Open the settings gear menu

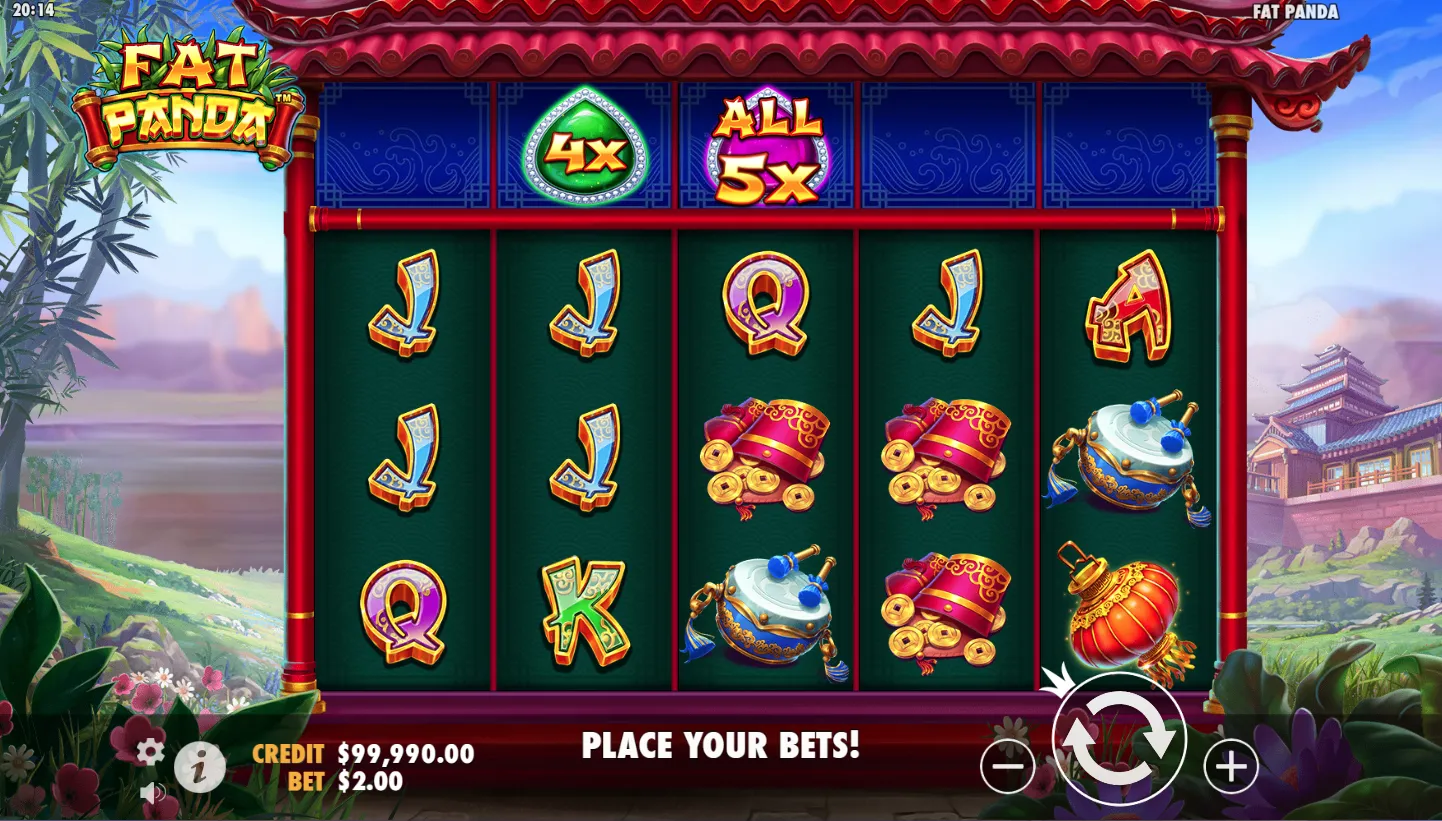[150, 751]
